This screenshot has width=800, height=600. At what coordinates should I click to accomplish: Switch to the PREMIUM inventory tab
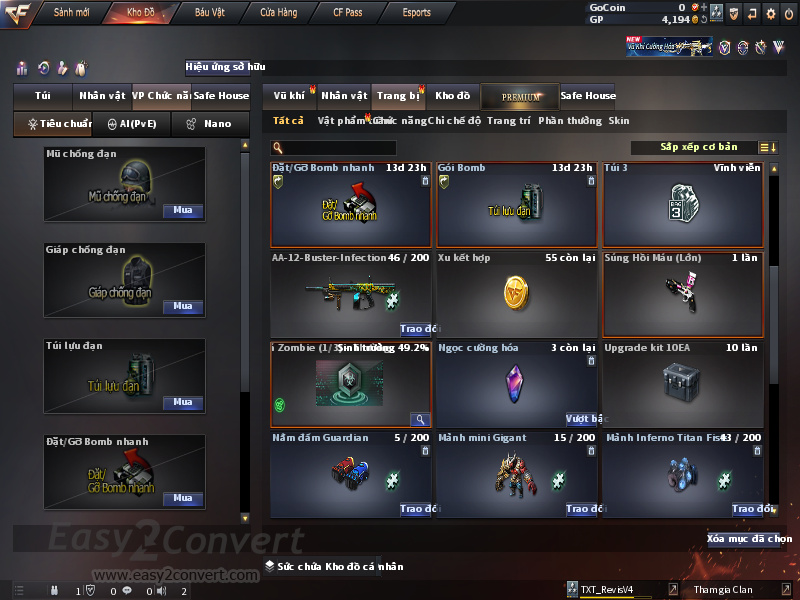pos(520,96)
